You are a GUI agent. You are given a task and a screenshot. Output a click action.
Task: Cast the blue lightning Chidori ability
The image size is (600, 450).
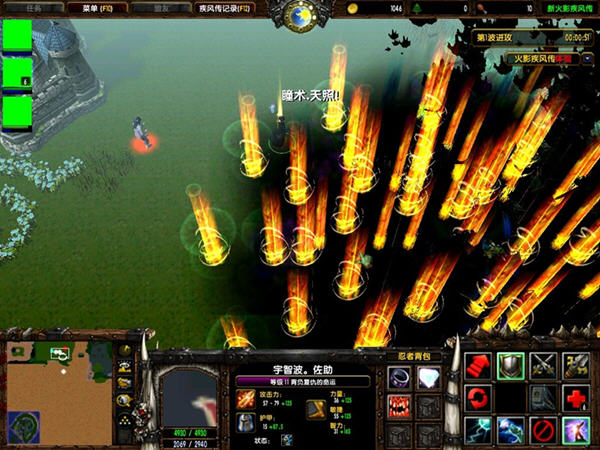point(478,430)
